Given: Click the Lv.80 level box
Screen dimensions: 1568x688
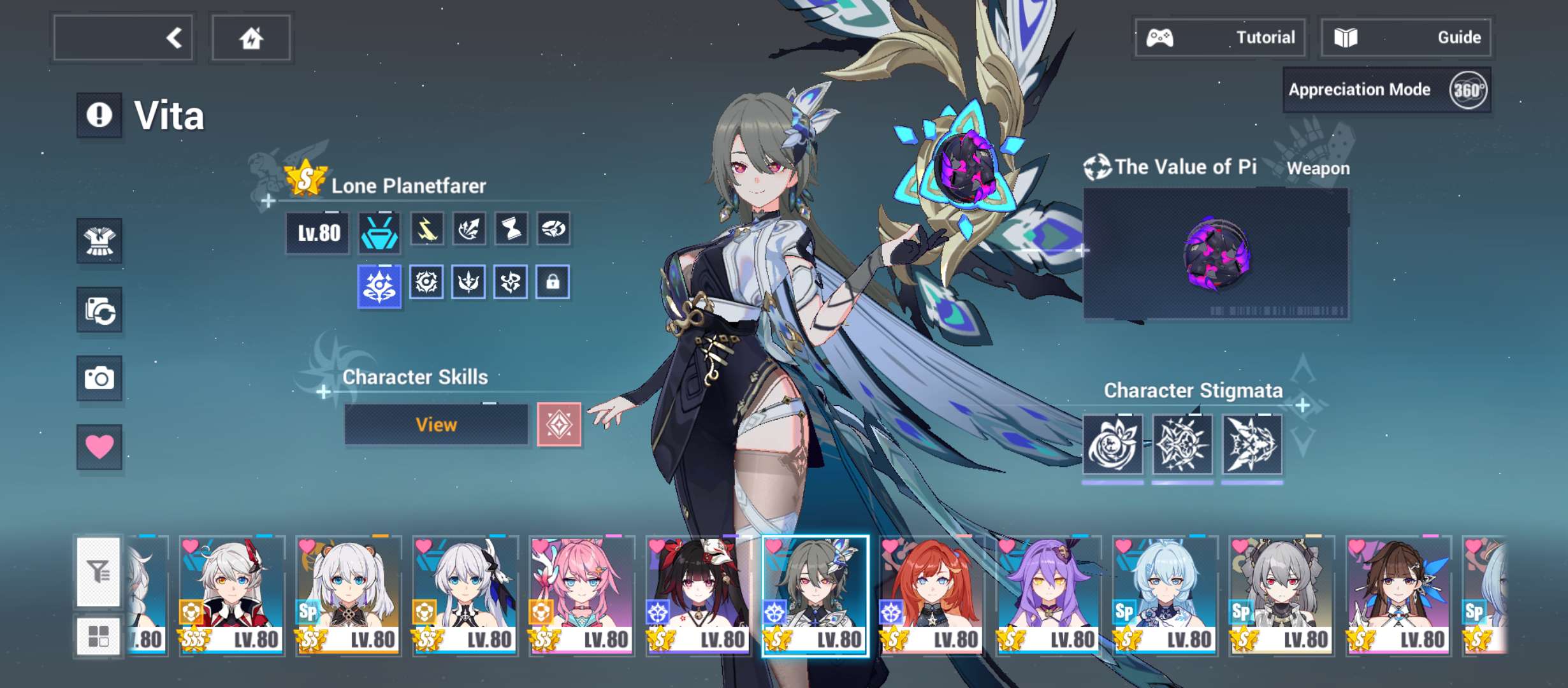Looking at the screenshot, I should (318, 233).
